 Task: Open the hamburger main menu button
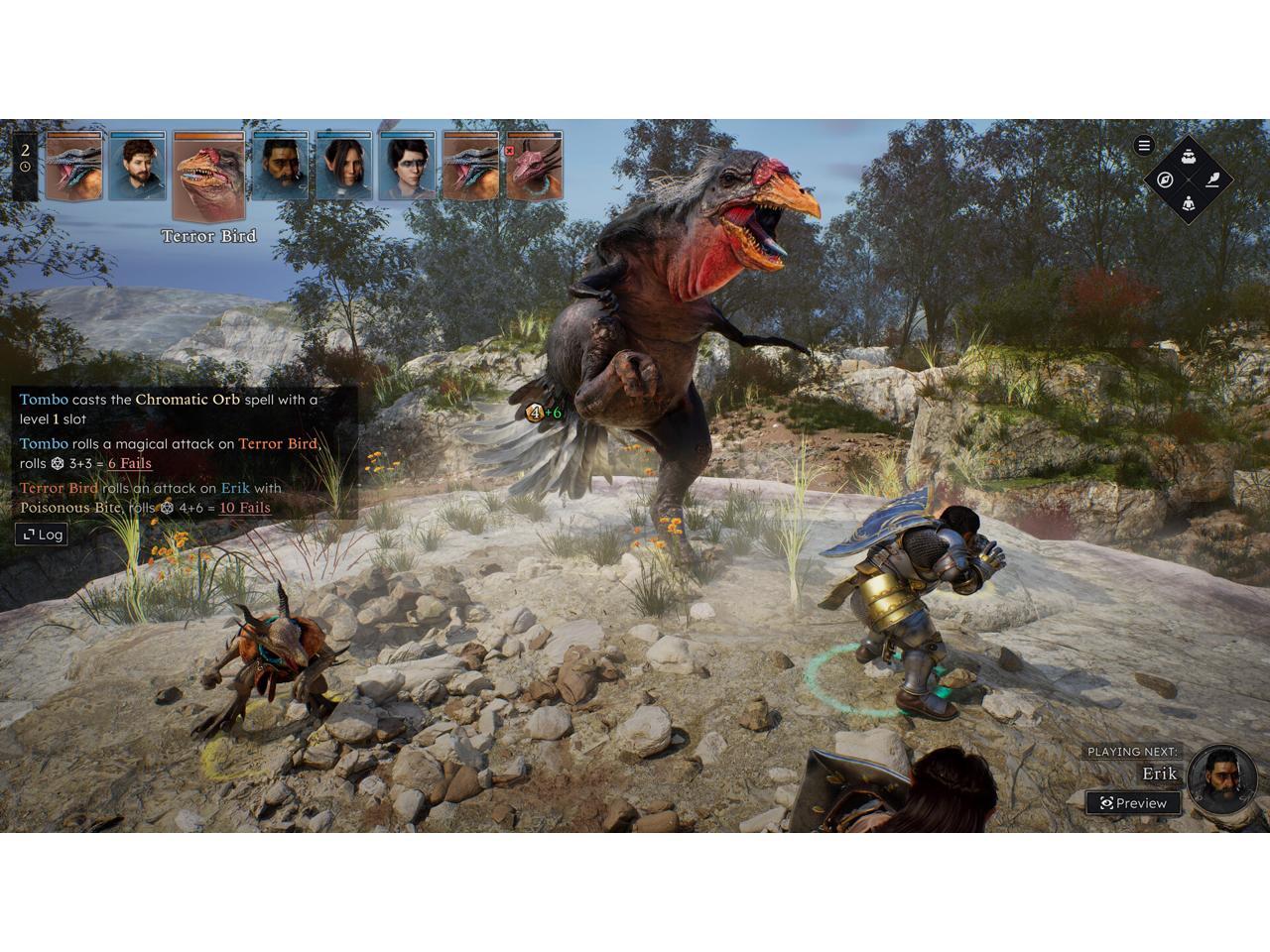point(1144,146)
